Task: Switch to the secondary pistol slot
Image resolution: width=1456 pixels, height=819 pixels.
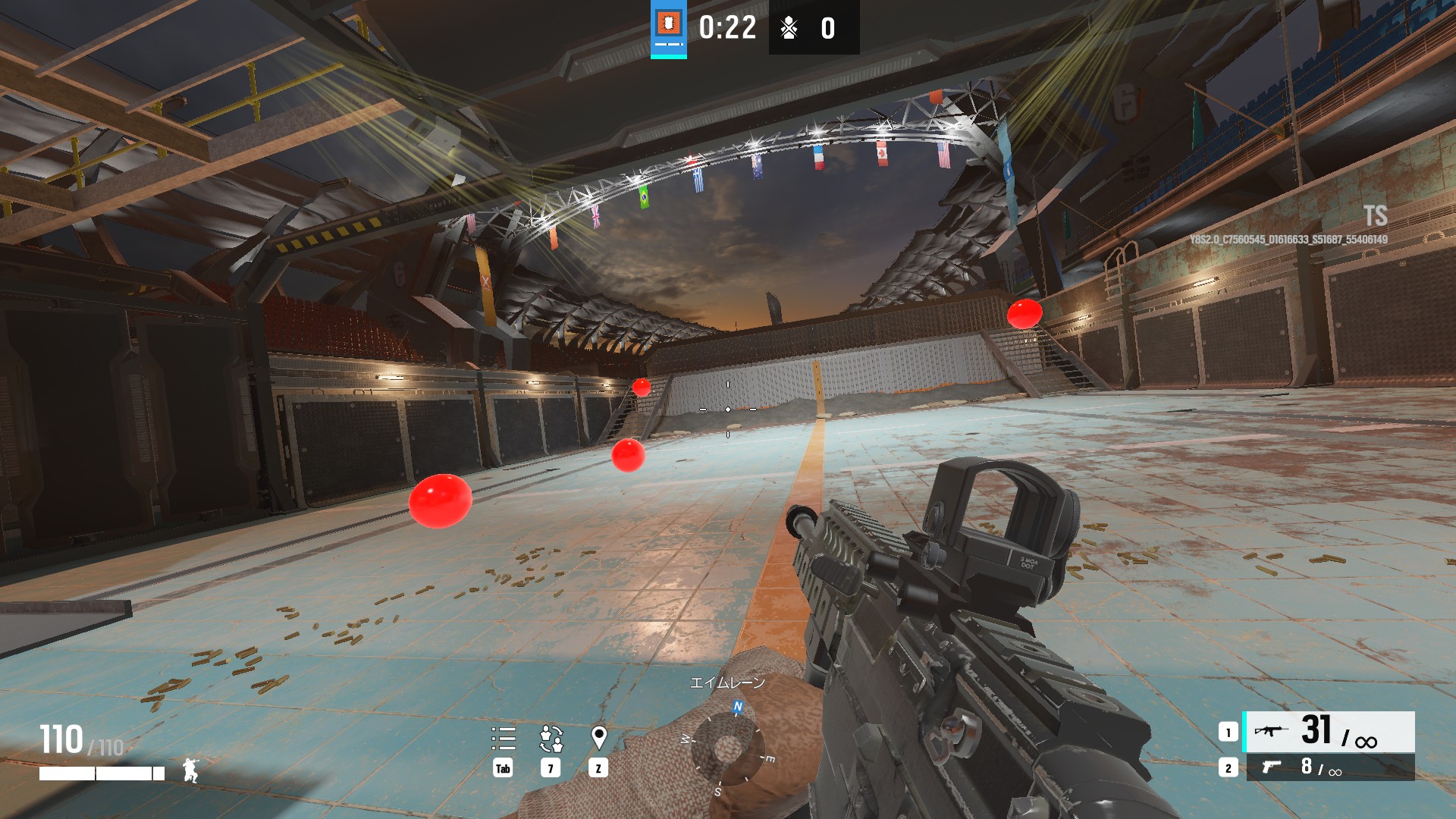Action: [1329, 767]
